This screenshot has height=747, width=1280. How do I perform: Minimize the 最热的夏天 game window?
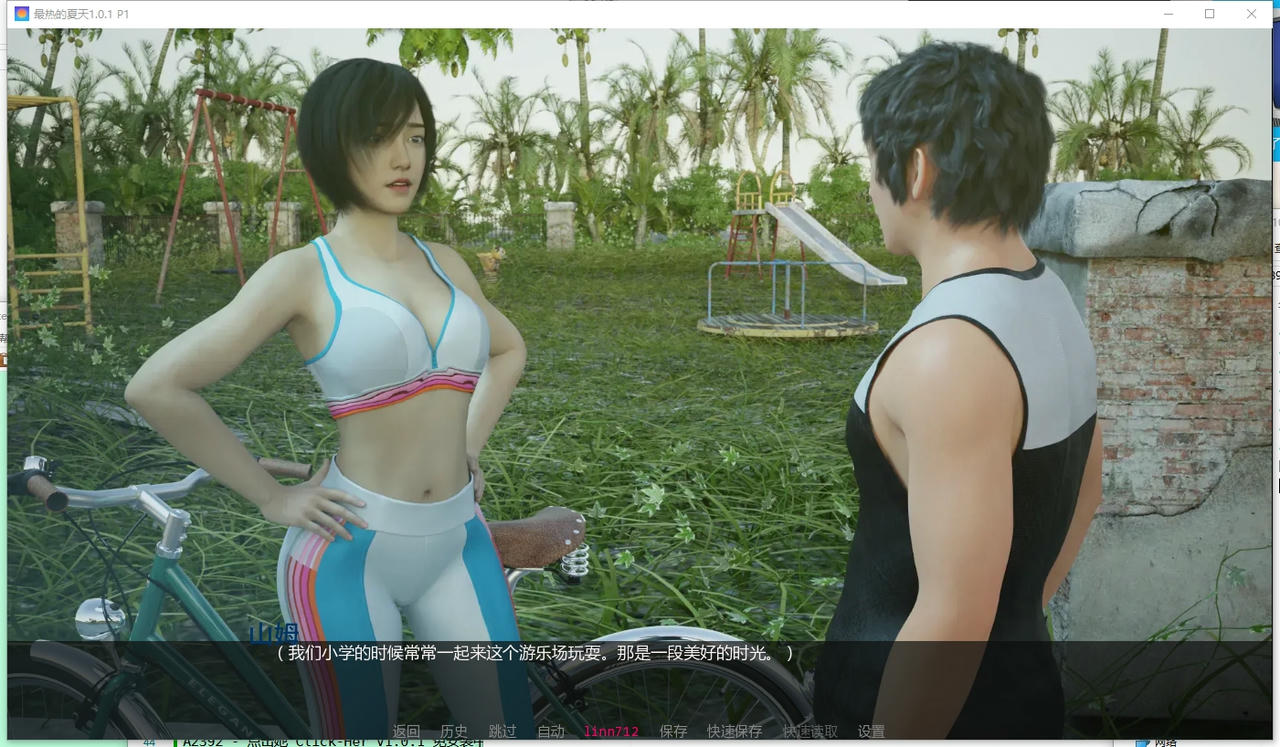coord(1168,14)
